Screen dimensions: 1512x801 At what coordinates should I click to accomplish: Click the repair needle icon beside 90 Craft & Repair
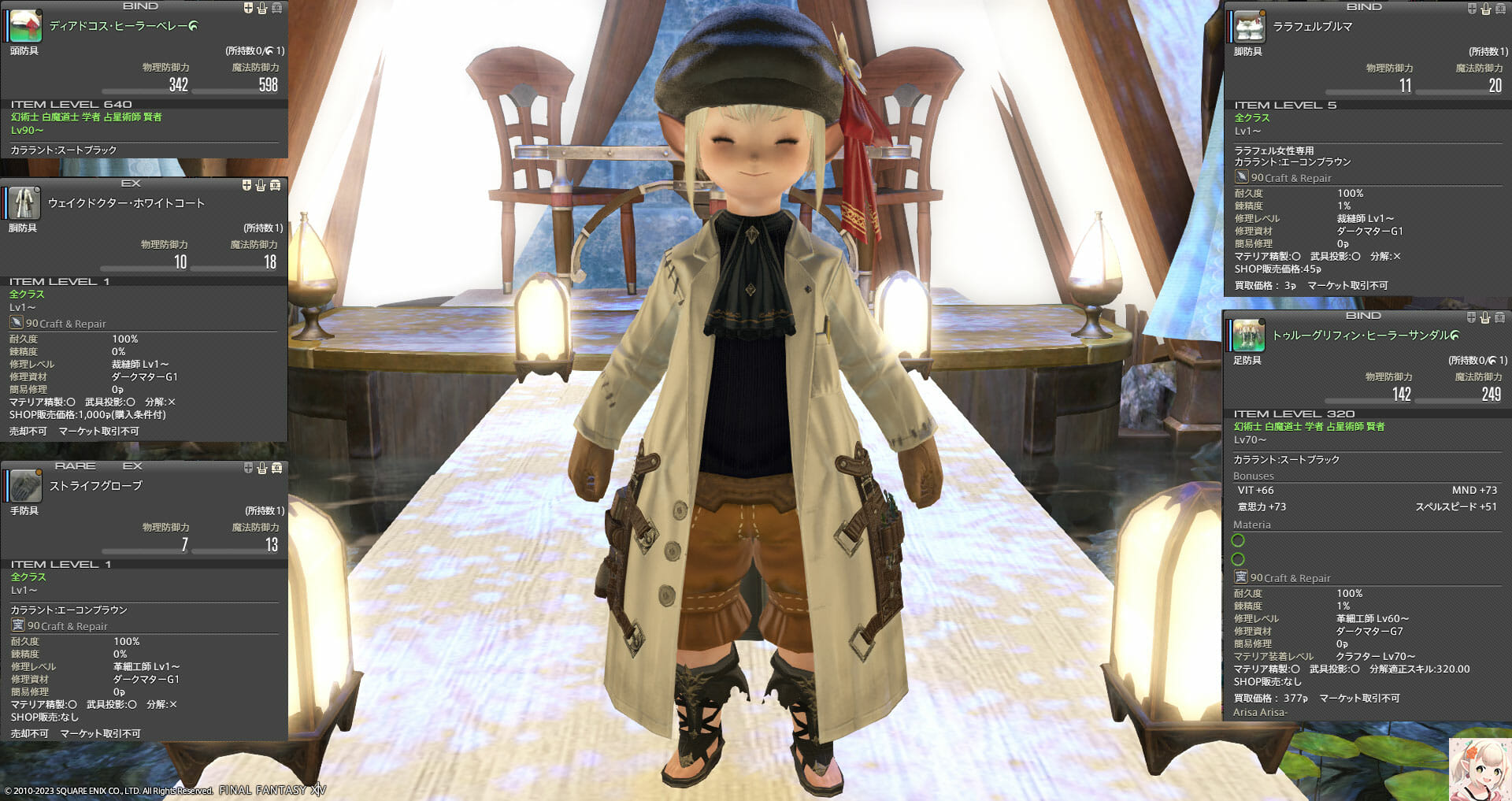pos(17,322)
